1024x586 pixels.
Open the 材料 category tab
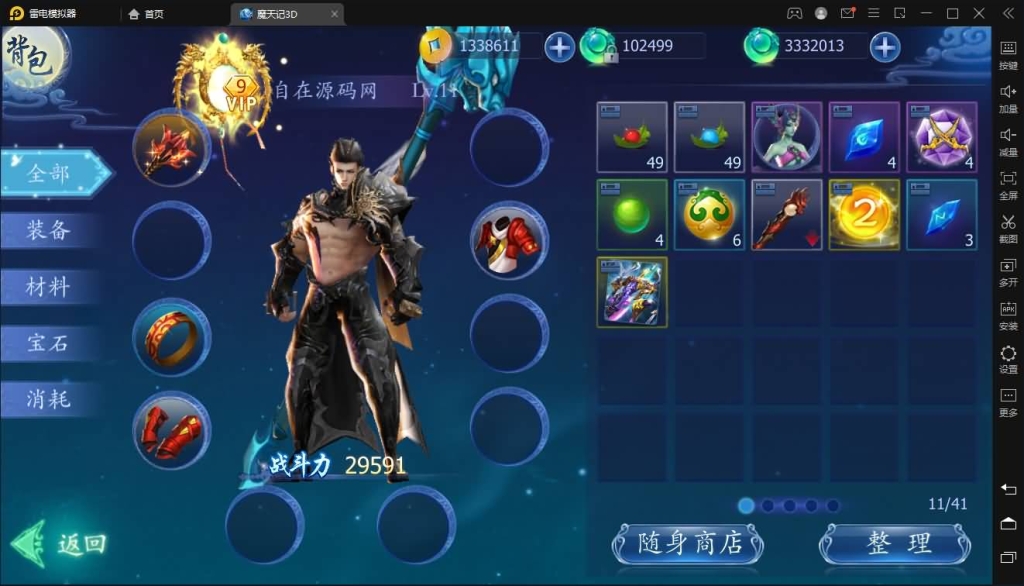tap(49, 287)
